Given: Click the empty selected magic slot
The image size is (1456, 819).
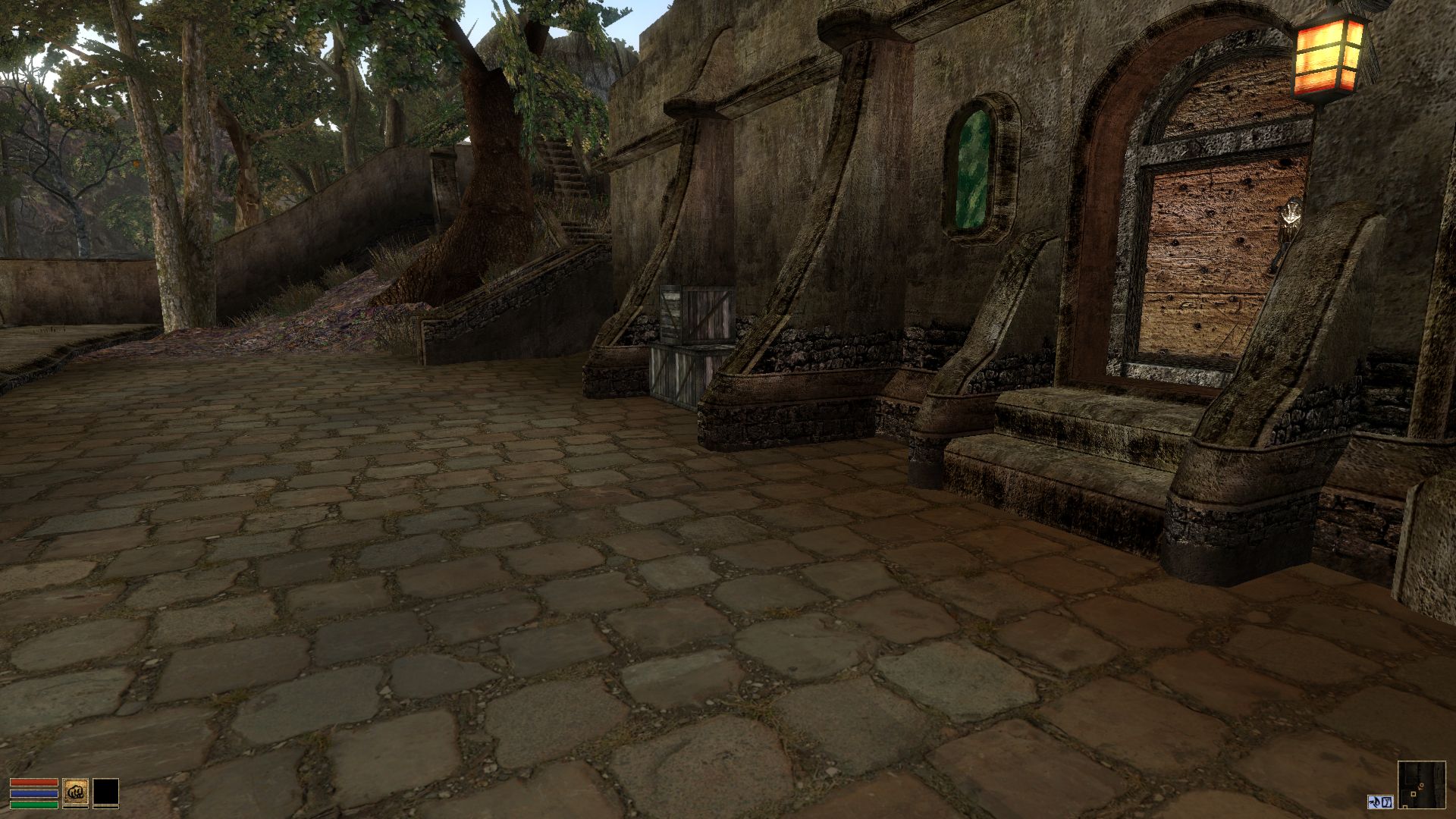Looking at the screenshot, I should tap(106, 791).
